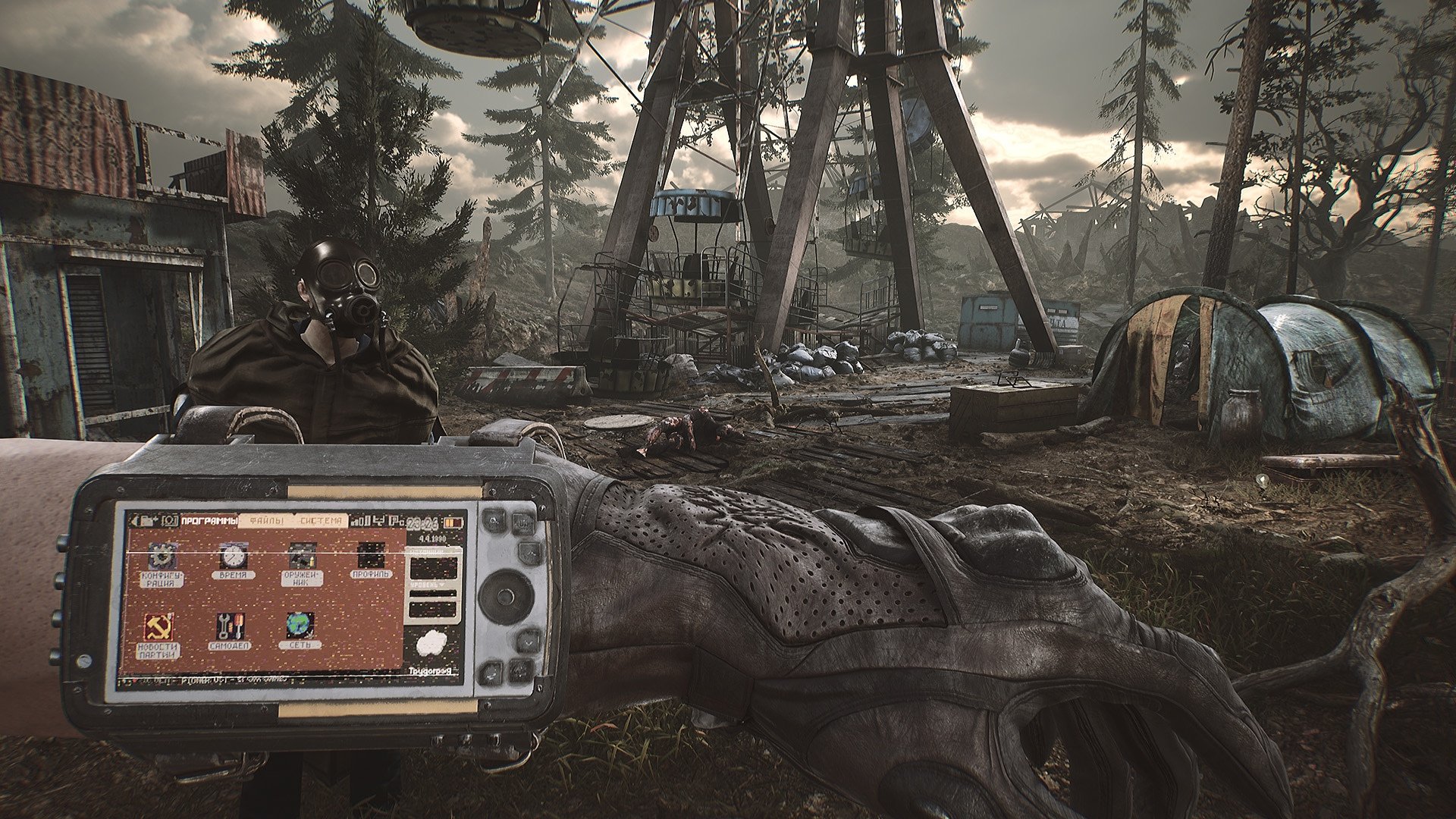Launch the Самодел crafting tools program
The height and width of the screenshot is (819, 1456).
tap(229, 627)
